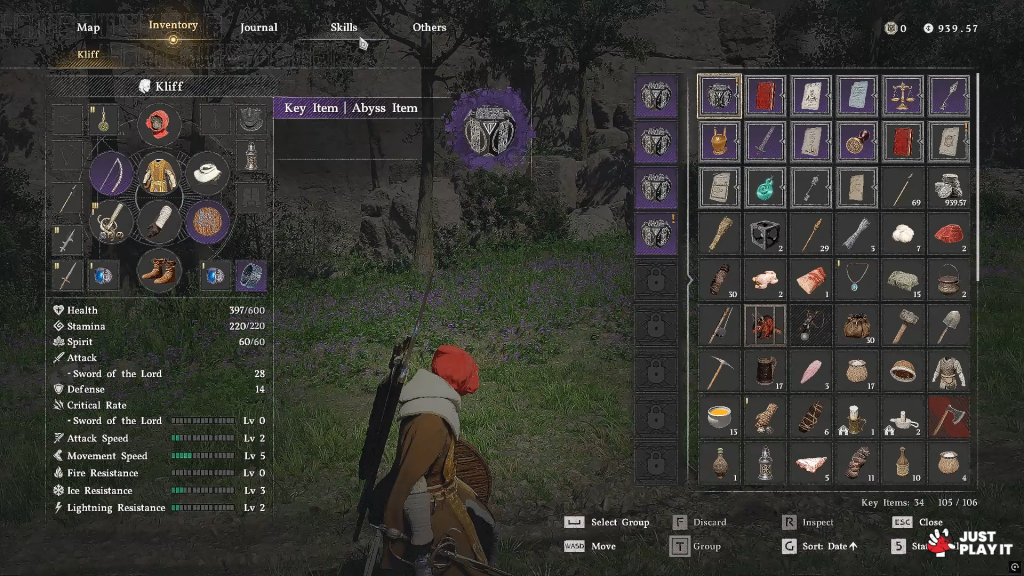Select the chainmail armor inventory item
The height and width of the screenshot is (576, 1024).
click(948, 370)
